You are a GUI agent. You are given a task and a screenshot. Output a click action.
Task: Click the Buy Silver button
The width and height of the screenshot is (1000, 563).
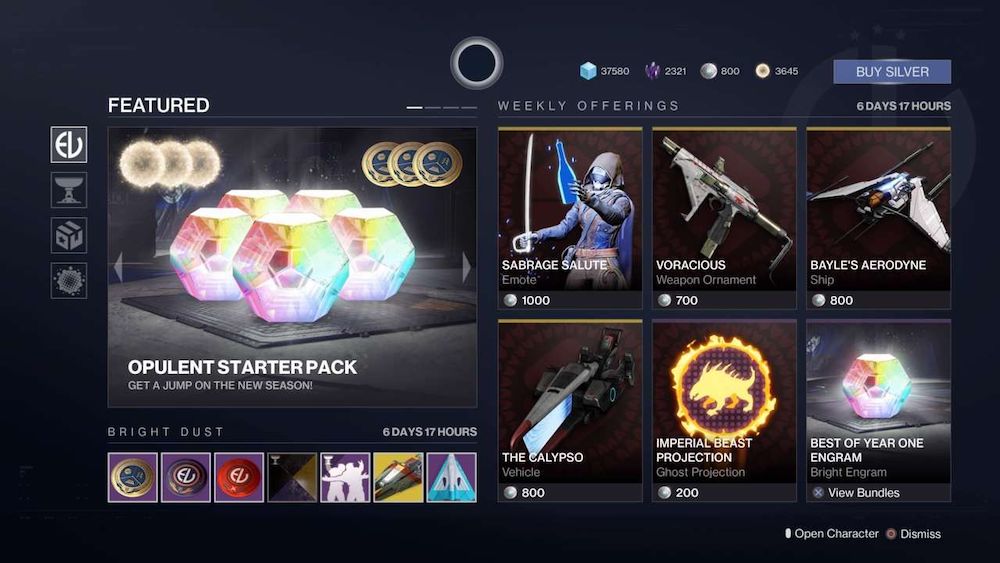click(x=892, y=72)
